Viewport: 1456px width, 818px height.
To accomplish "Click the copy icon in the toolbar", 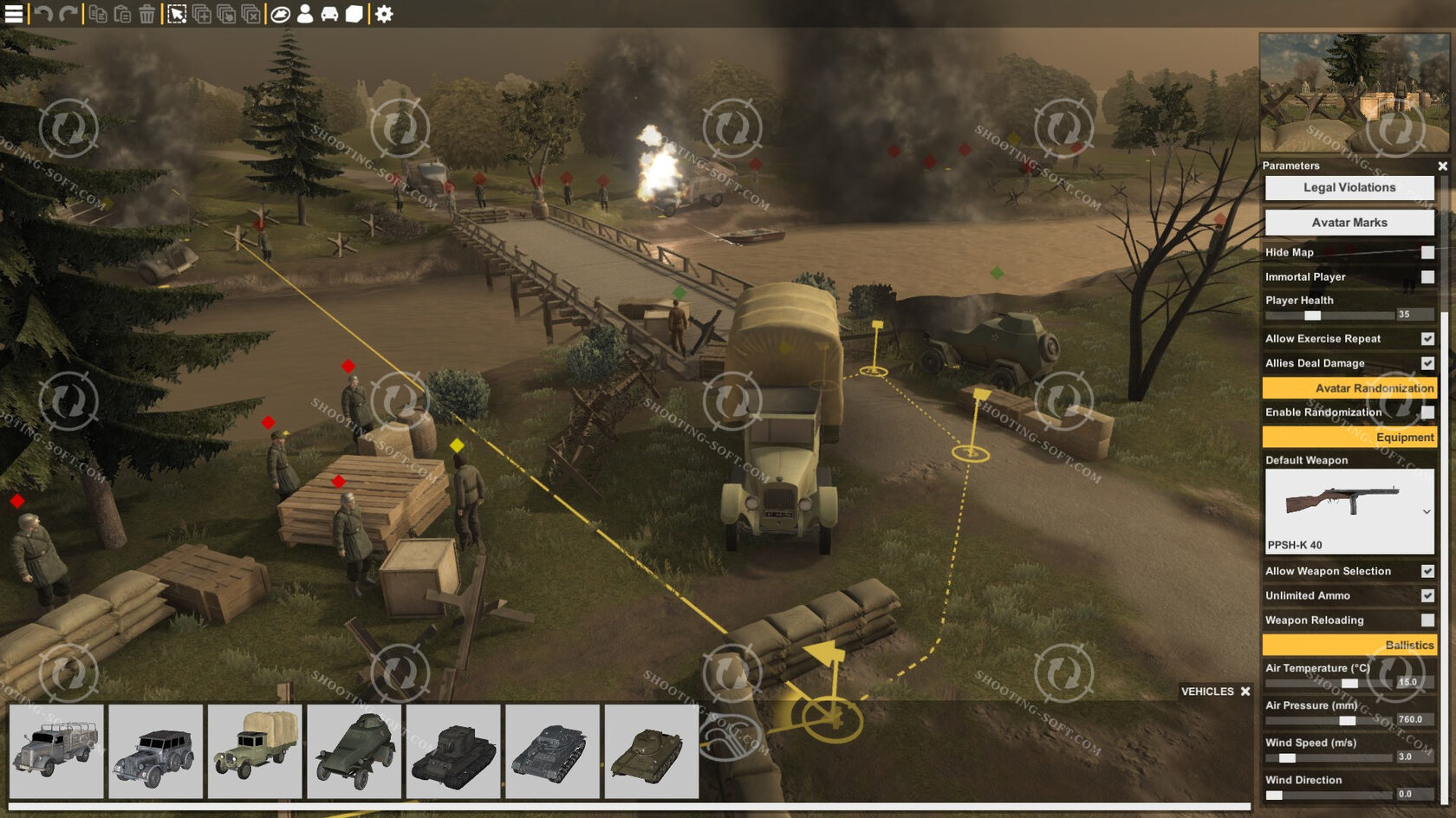I will point(98,15).
